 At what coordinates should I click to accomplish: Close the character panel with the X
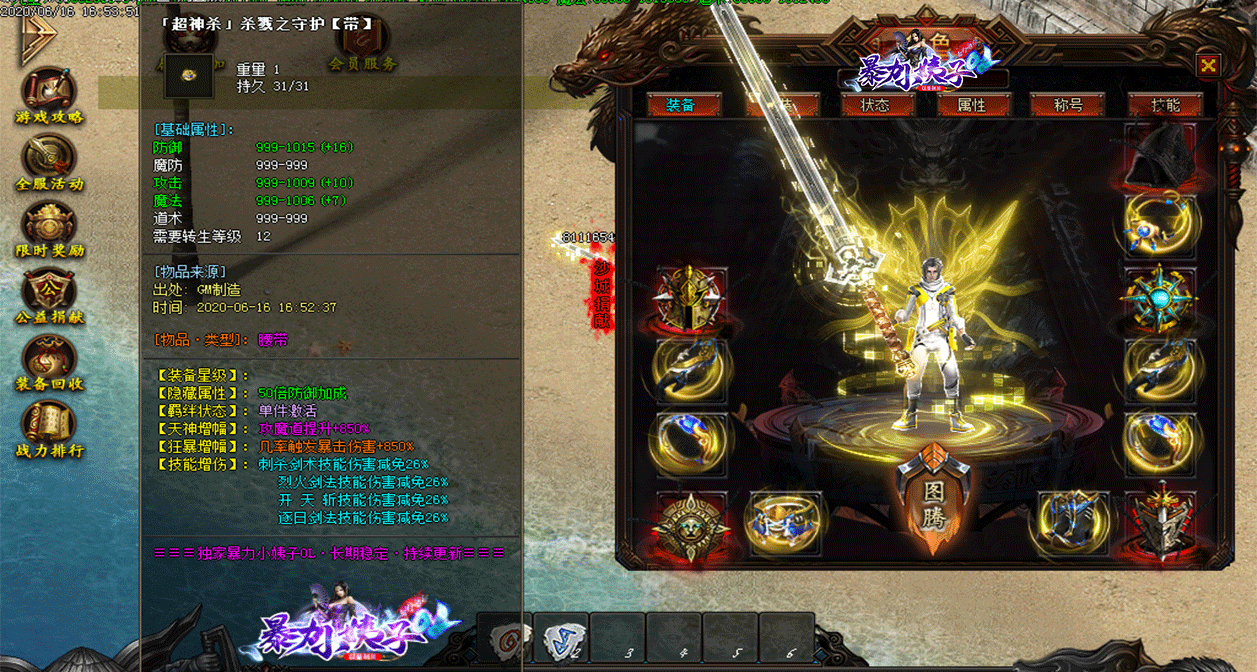(x=1208, y=66)
